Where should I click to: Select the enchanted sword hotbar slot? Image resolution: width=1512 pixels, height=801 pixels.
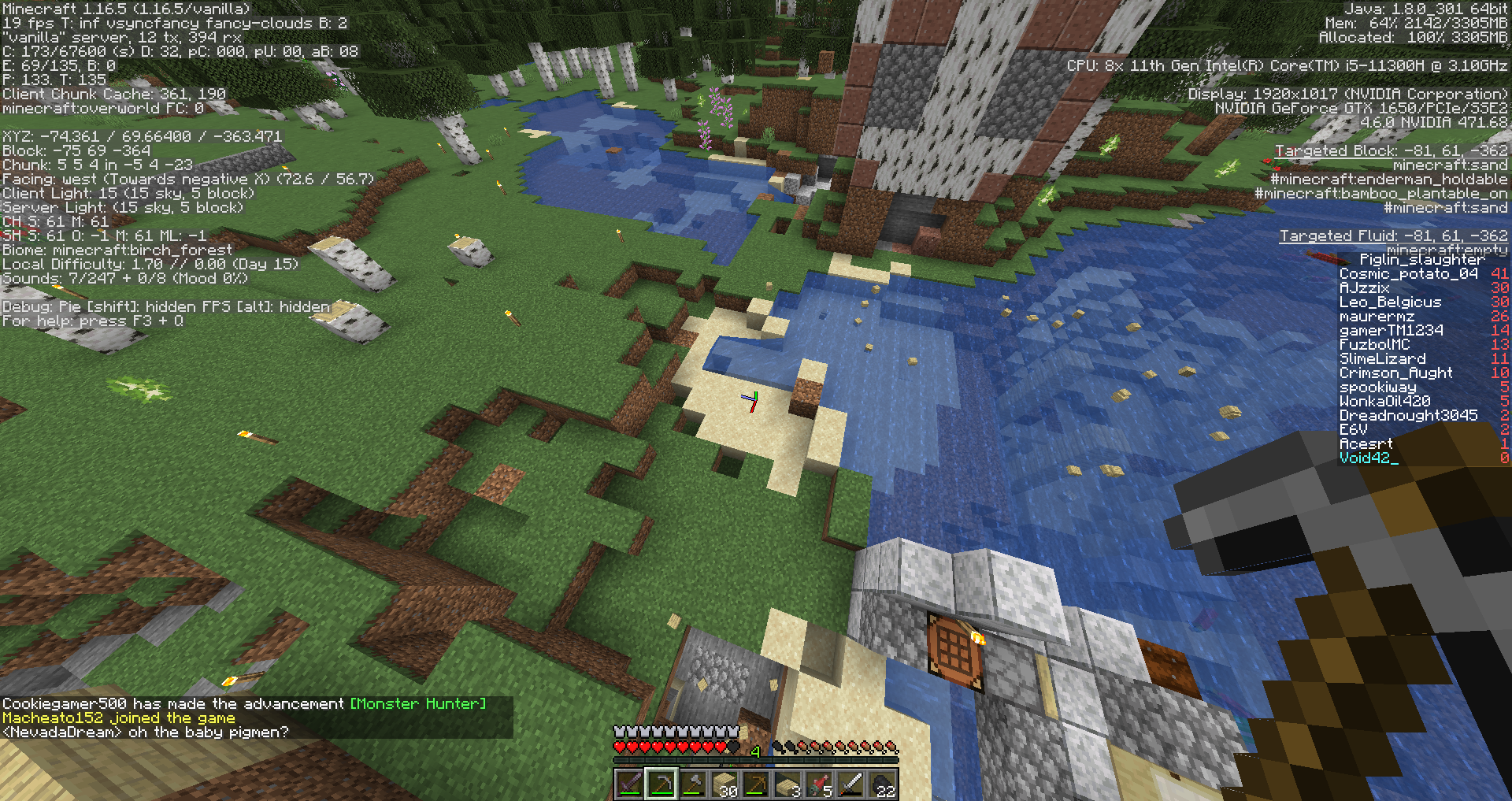tap(630, 784)
